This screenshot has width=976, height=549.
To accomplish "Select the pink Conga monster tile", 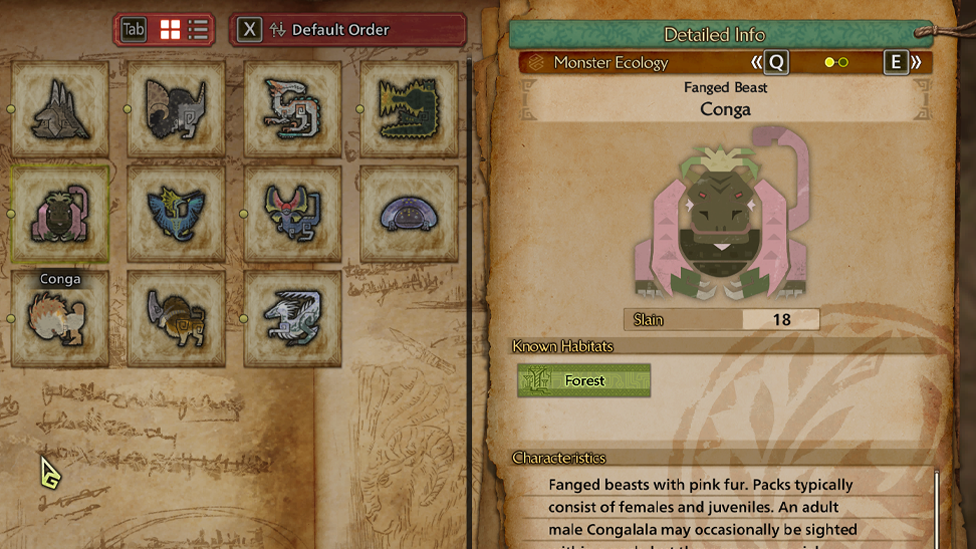I will tap(60, 214).
